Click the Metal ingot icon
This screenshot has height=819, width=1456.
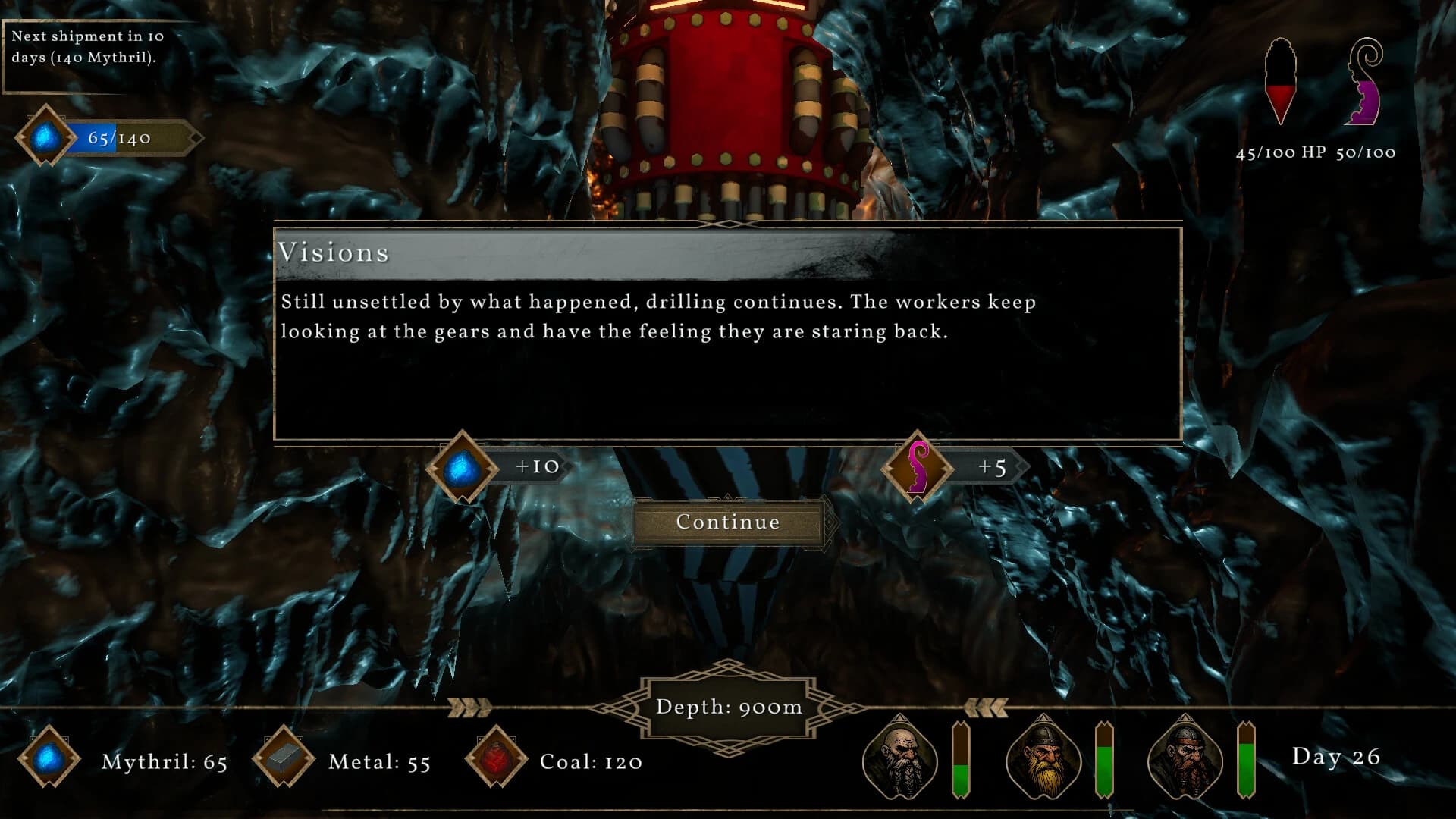tap(284, 758)
